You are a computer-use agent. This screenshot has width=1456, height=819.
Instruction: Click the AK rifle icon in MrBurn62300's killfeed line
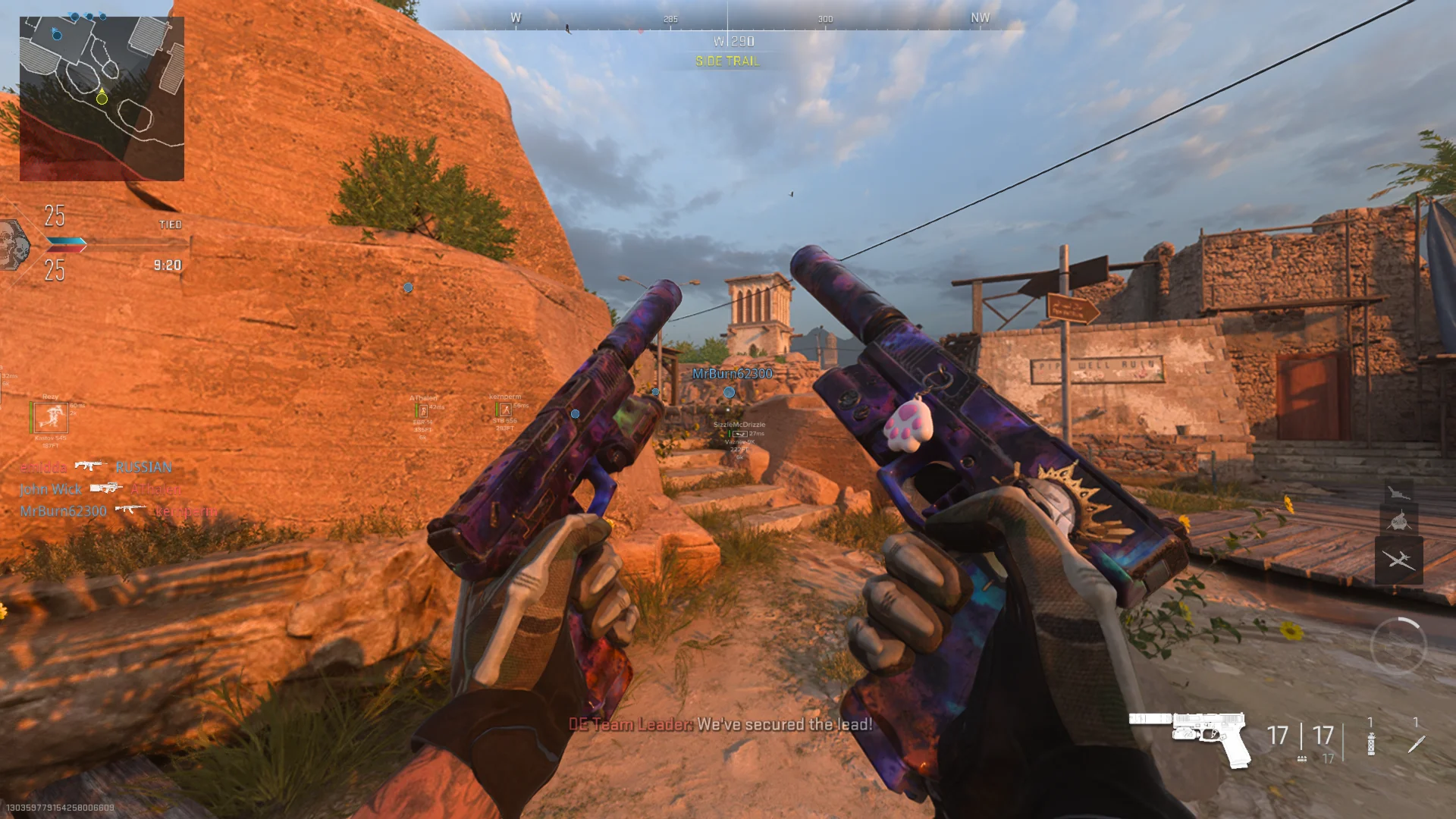click(x=129, y=510)
